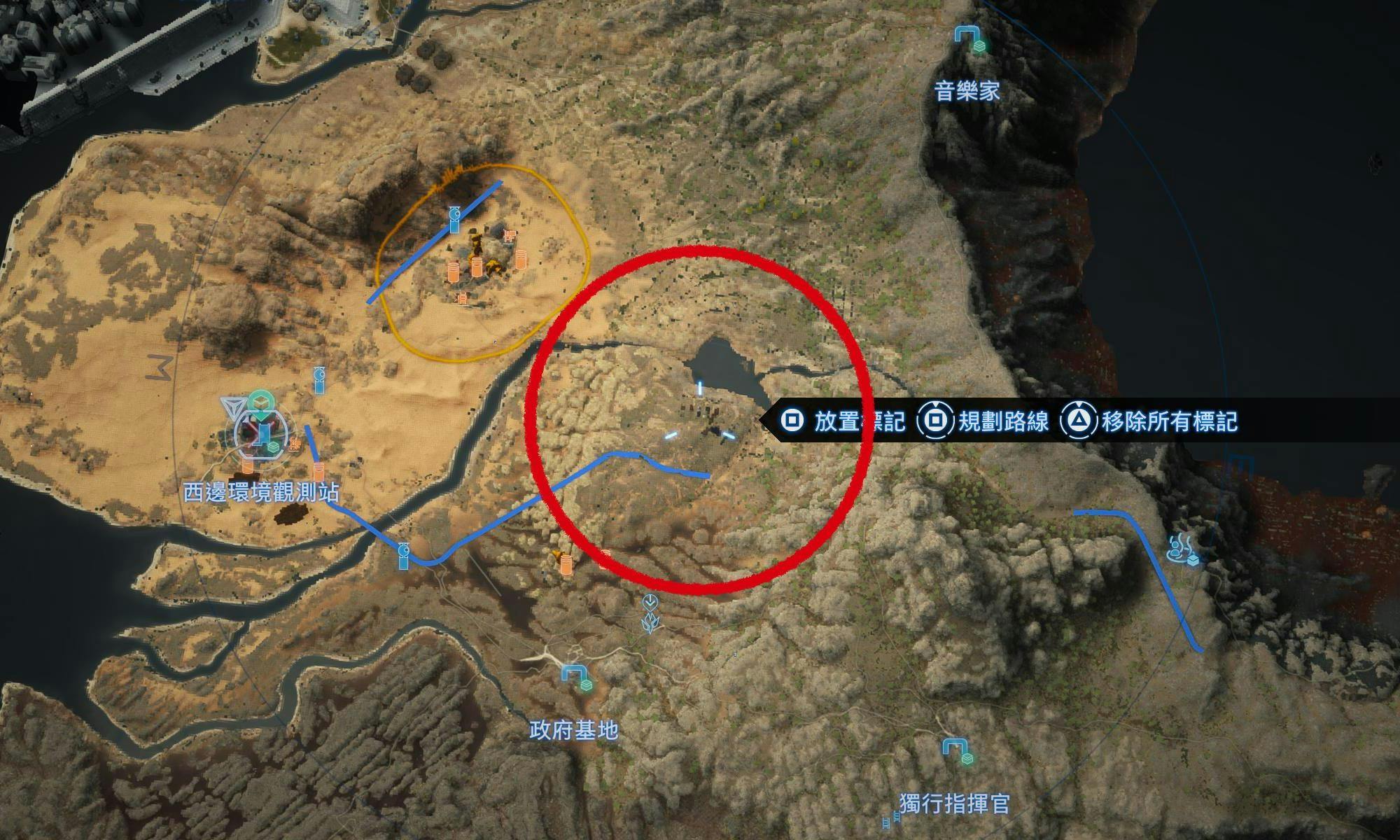
Task: Choose the 政府基地 shelter marker
Action: coord(578,675)
